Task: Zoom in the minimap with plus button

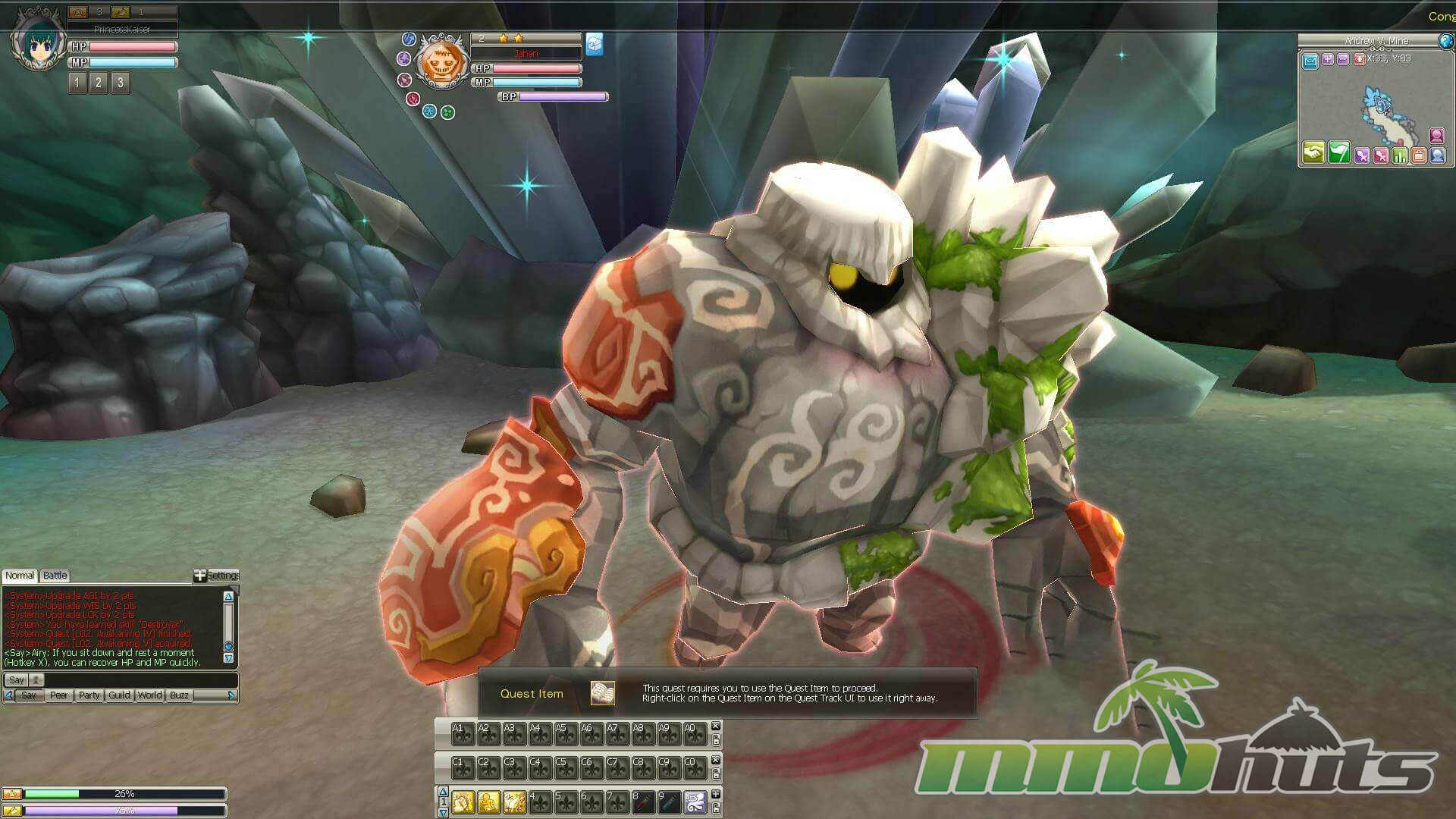Action: (x=1328, y=59)
